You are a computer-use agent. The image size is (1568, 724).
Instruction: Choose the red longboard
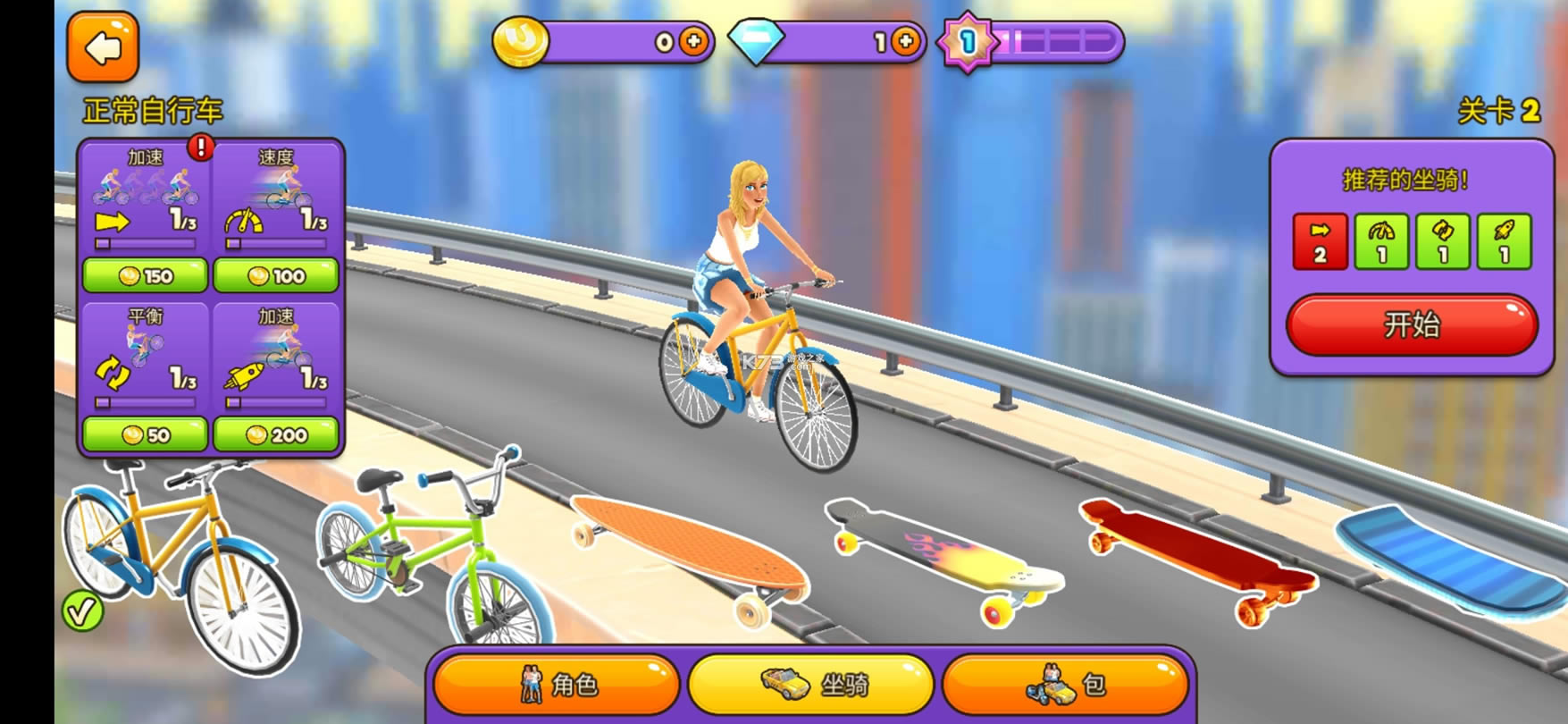tap(1197, 554)
